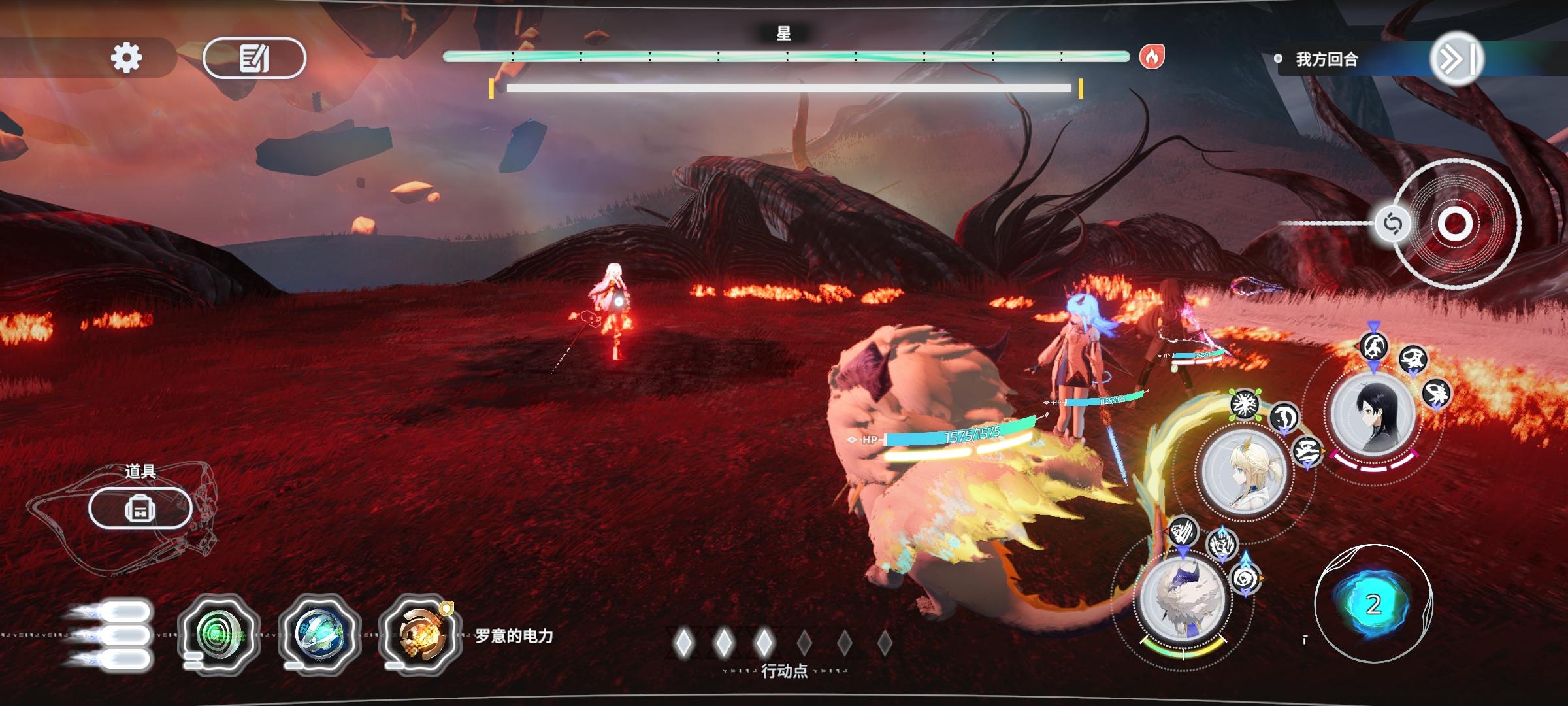This screenshot has height=706, width=1568.
Task: Tap the fire element icon beside boss bar
Action: tap(1152, 57)
